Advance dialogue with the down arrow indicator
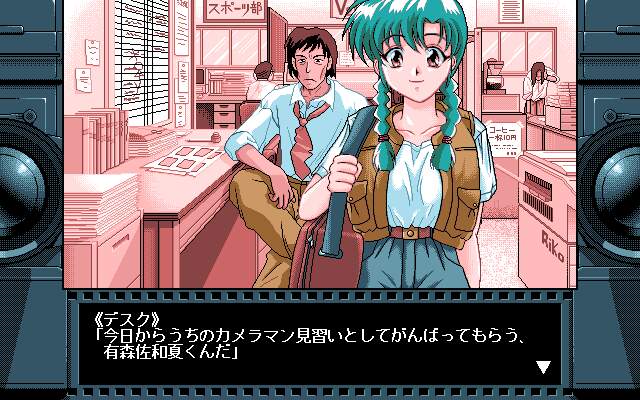The width and height of the screenshot is (640, 400). pos(543,367)
